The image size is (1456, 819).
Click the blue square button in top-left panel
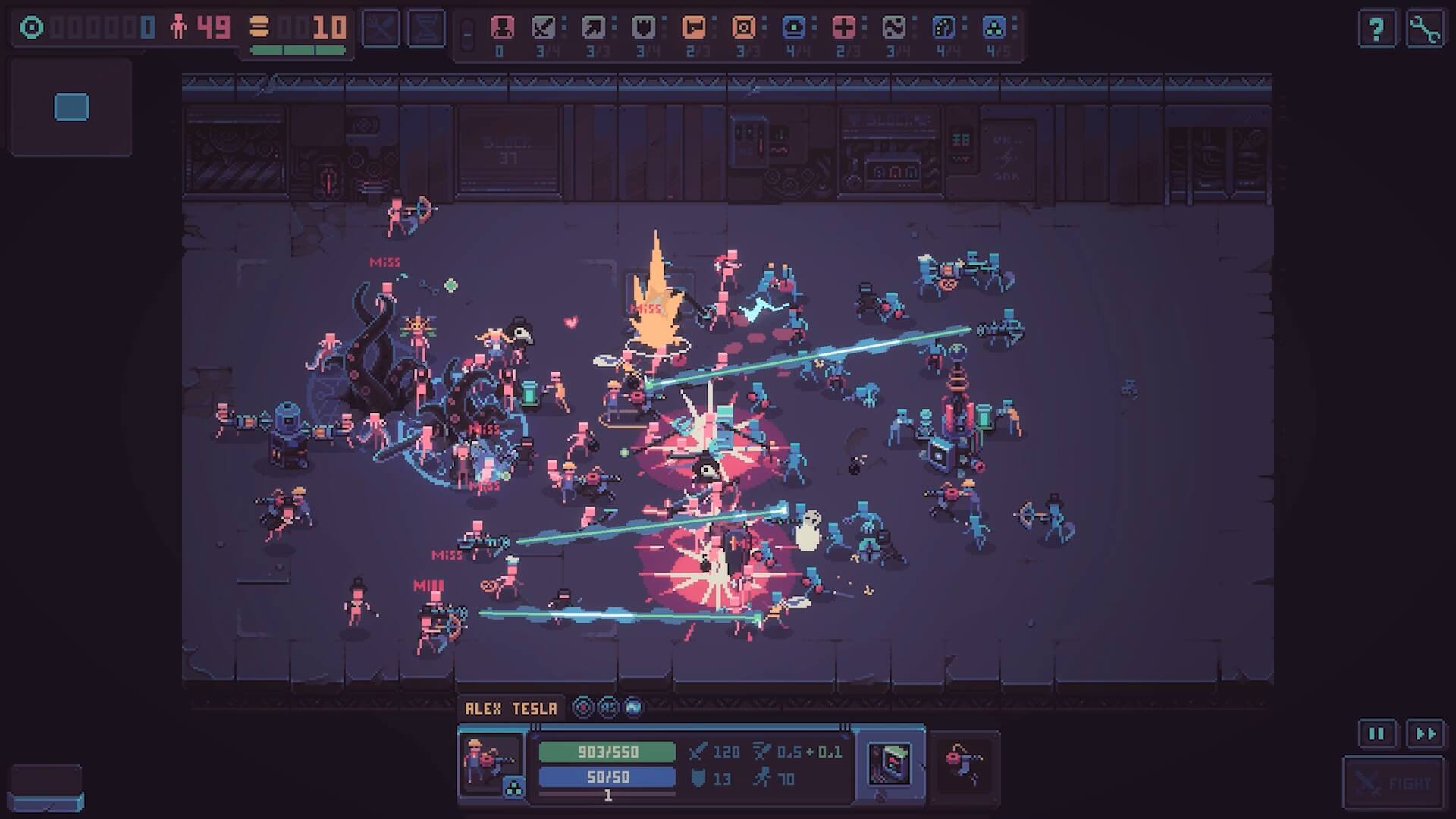(72, 107)
